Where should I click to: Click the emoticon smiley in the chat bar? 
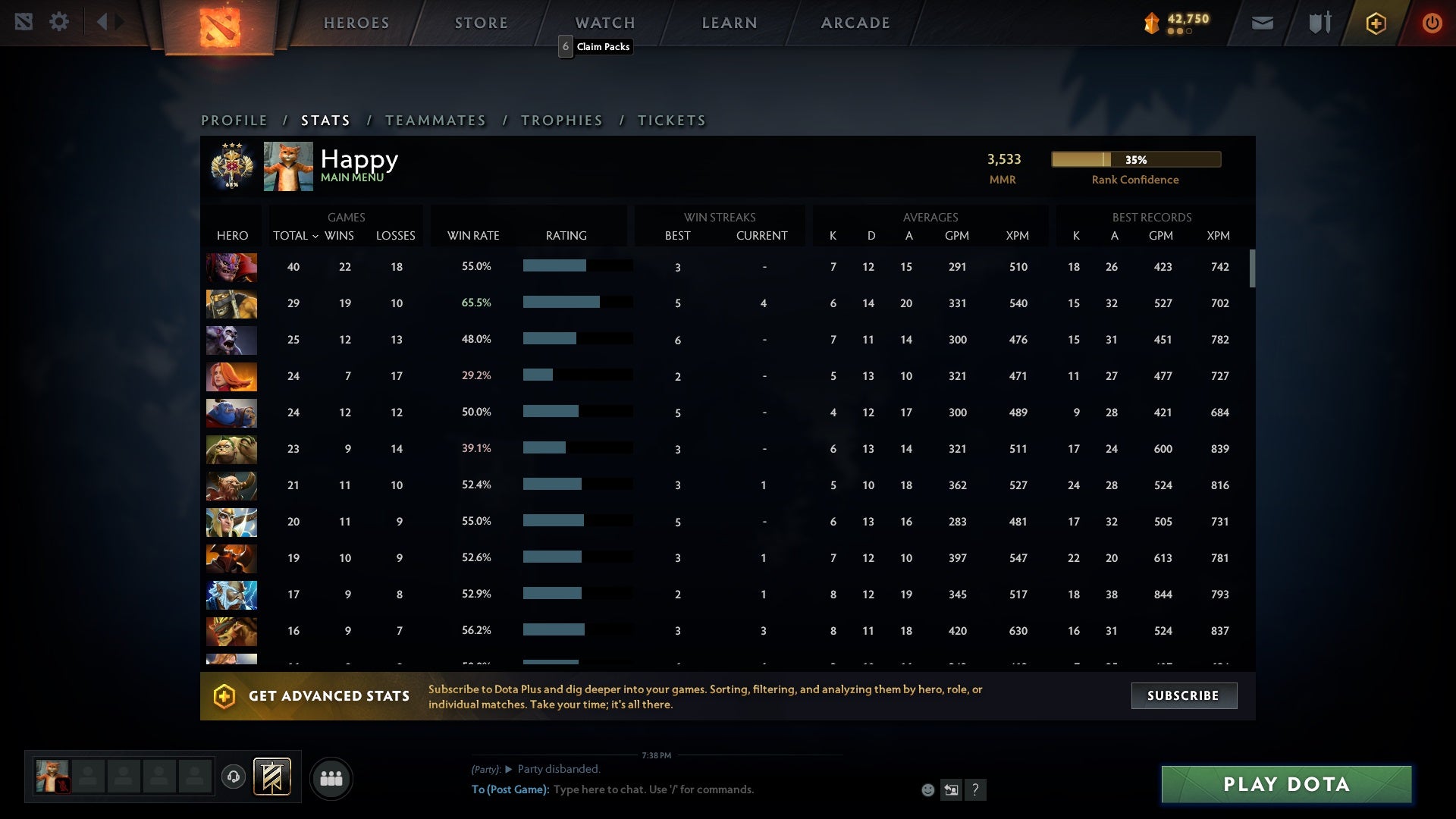point(928,789)
